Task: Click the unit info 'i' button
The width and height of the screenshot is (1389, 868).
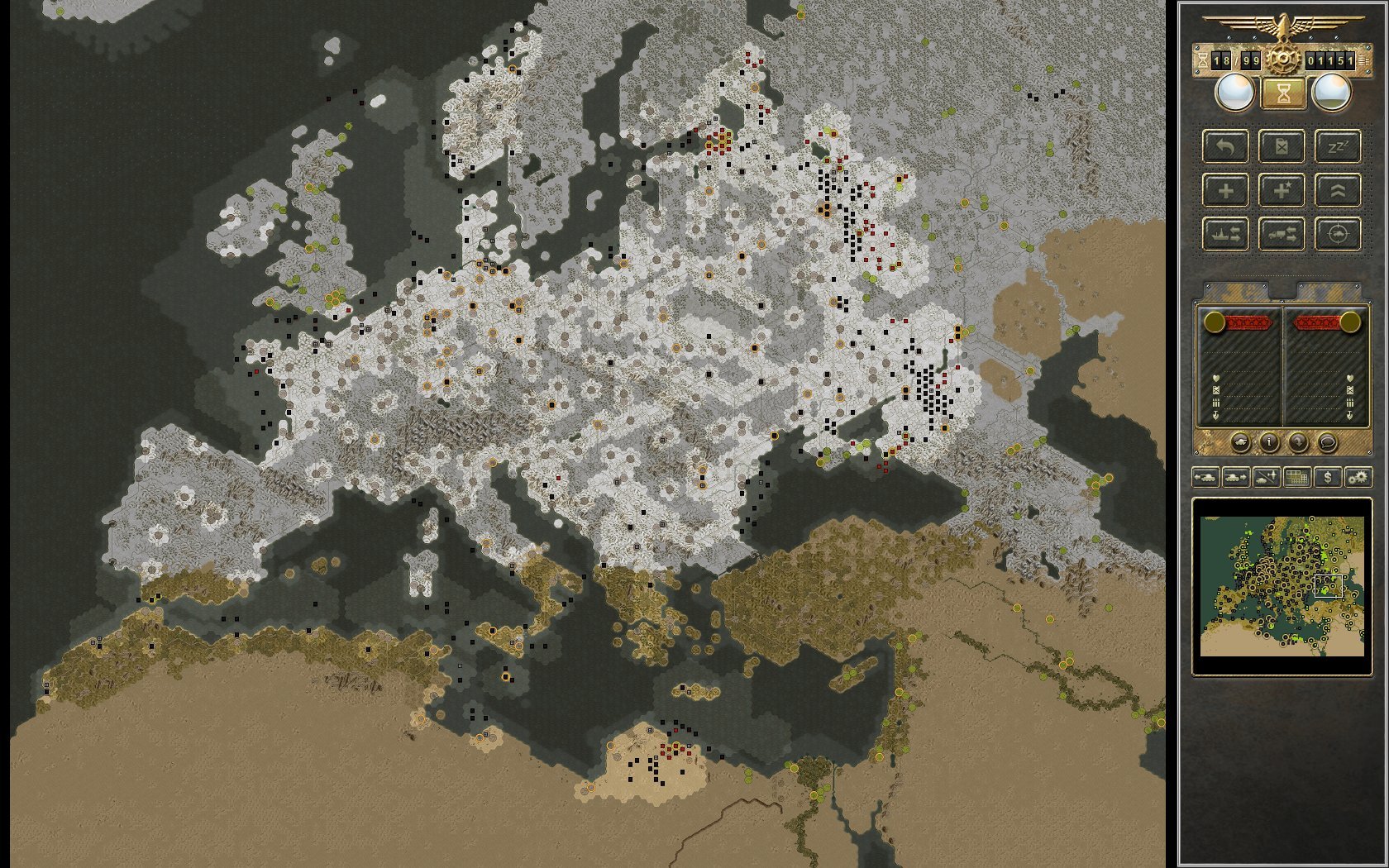Action: (1269, 442)
